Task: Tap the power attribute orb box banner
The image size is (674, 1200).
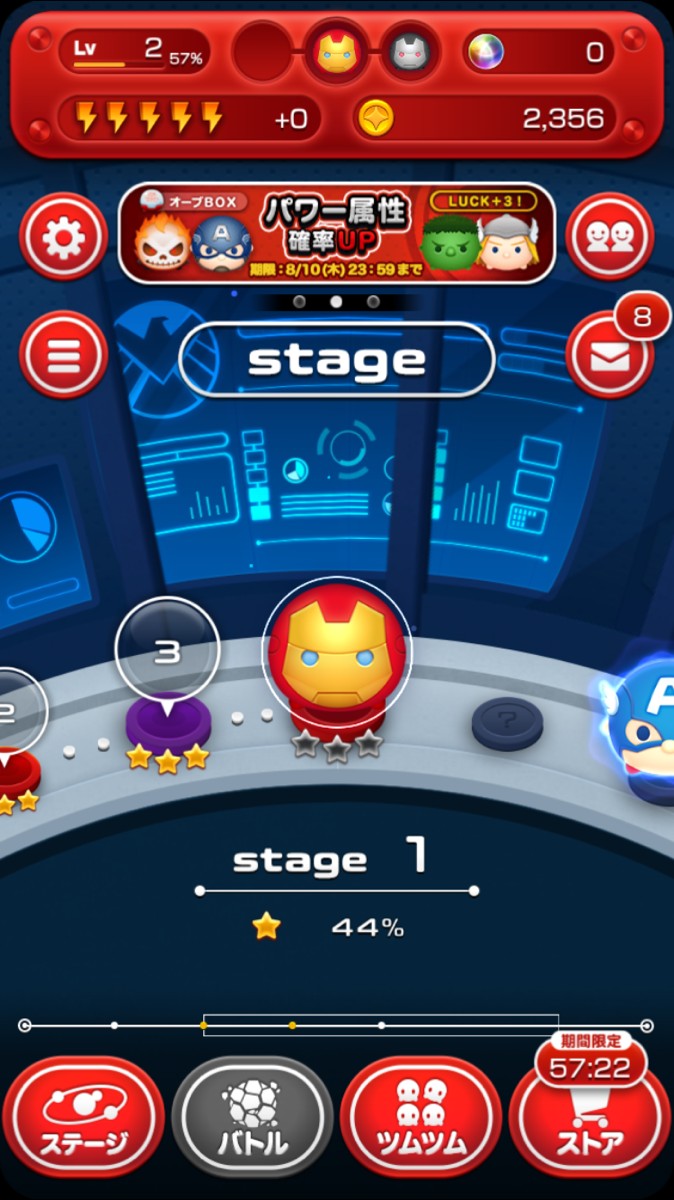Action: pyautogui.click(x=337, y=233)
